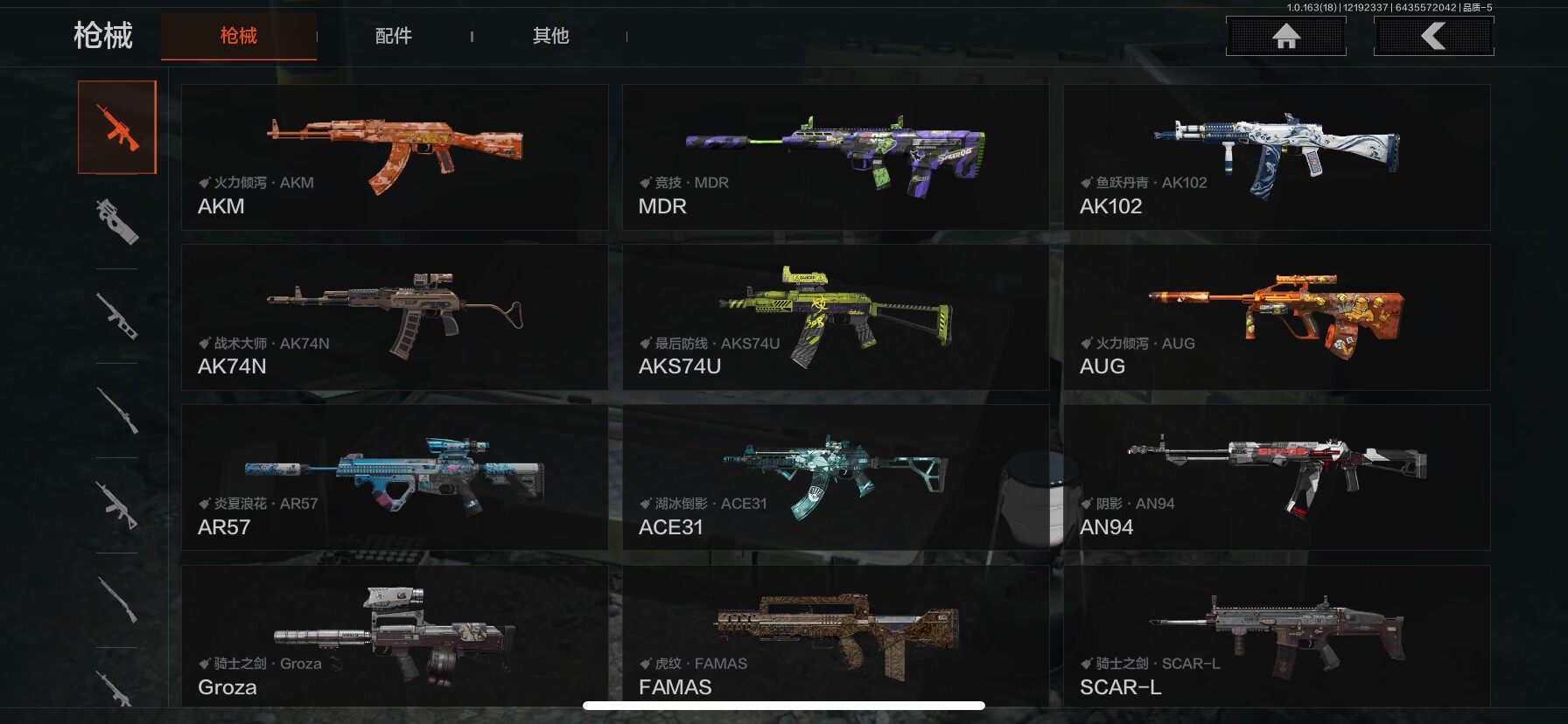Open the 其他 tab
Image resolution: width=1568 pixels, height=724 pixels.
coord(551,36)
